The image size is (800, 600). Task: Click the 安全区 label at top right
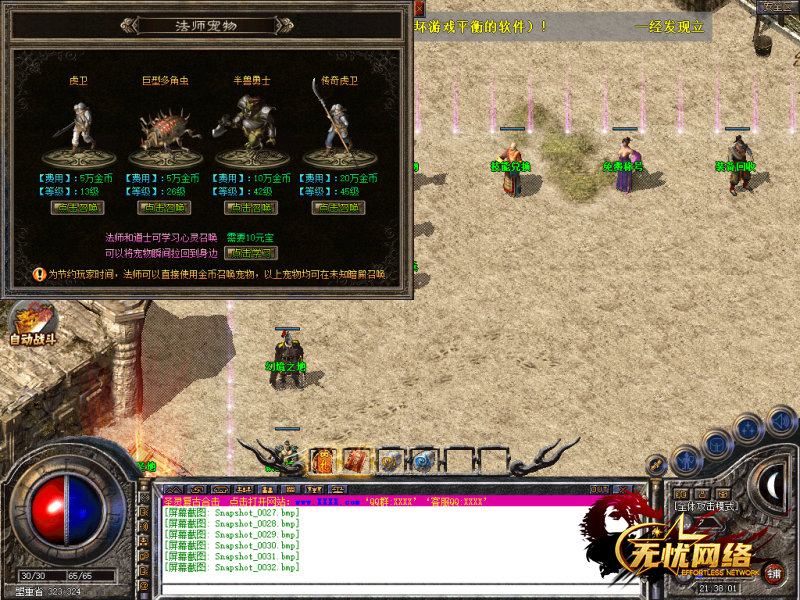tap(777, 7)
